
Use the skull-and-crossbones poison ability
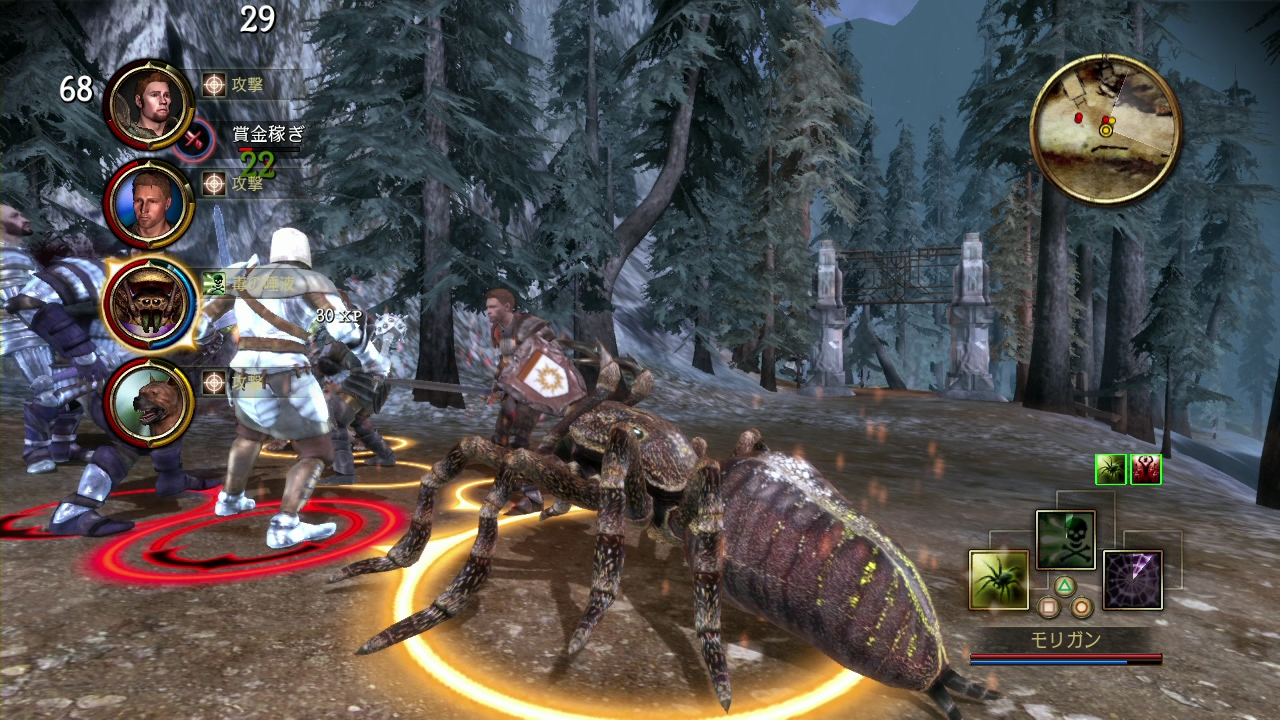tap(1065, 540)
